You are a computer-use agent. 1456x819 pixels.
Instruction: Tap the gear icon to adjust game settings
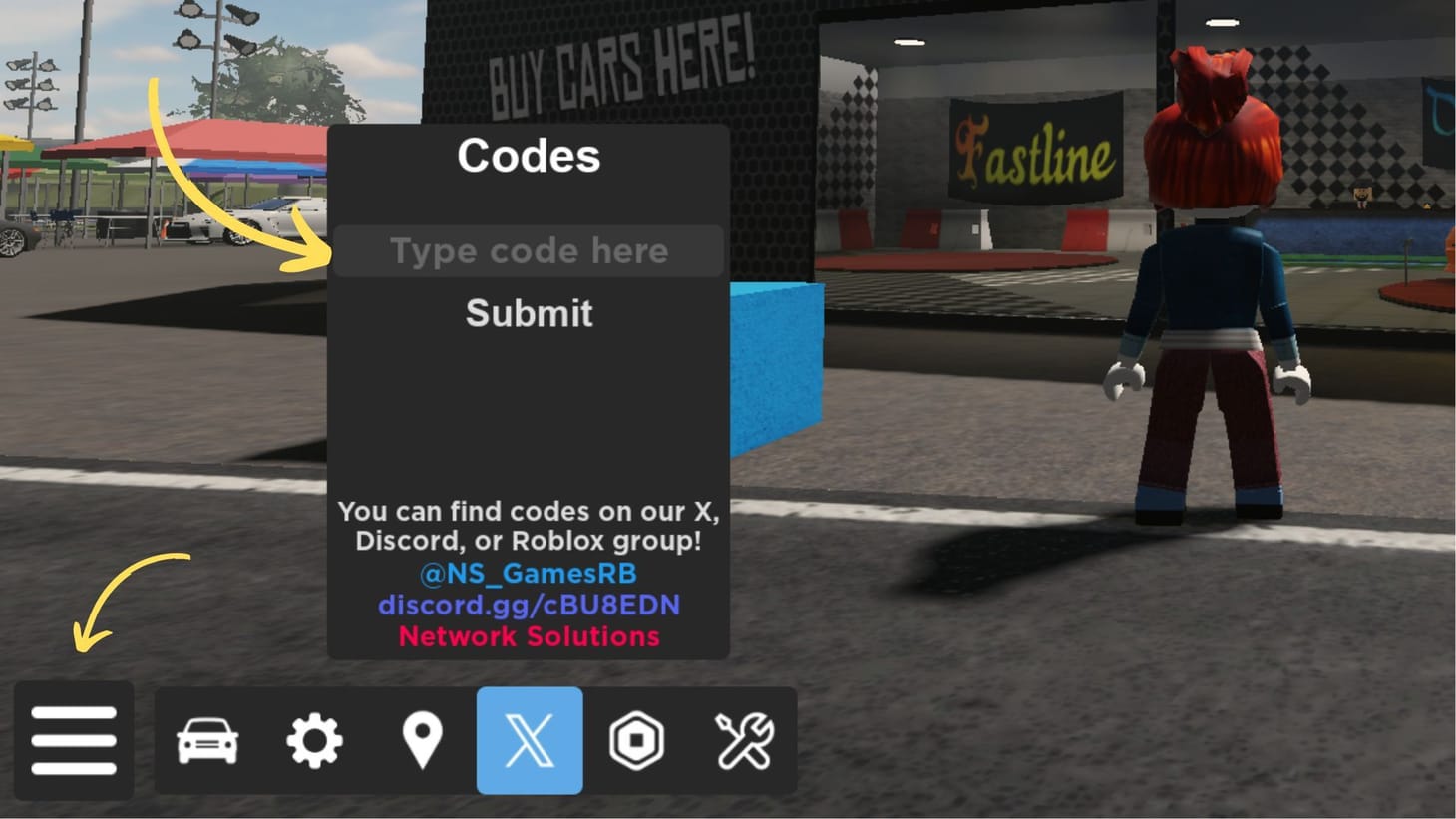(314, 742)
